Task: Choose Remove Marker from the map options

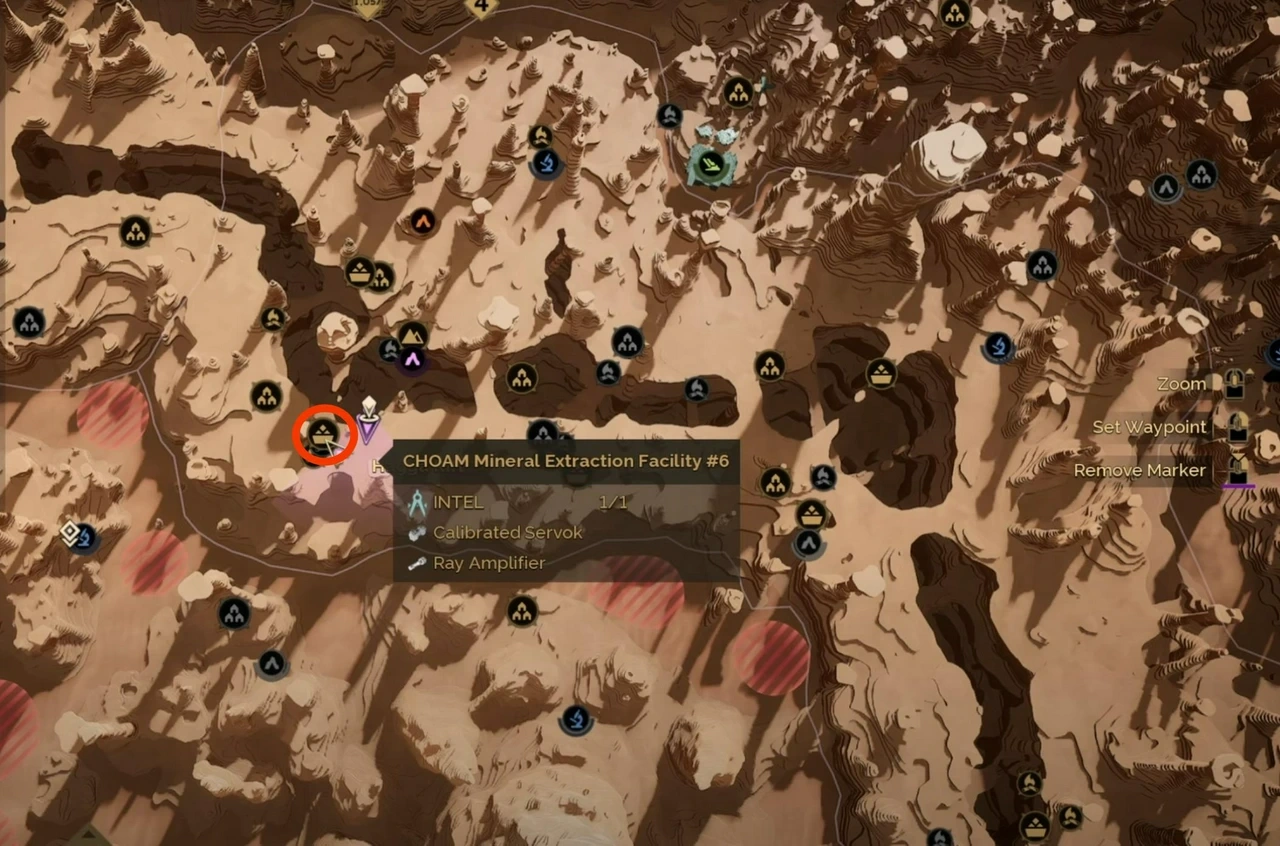Action: (x=1139, y=470)
